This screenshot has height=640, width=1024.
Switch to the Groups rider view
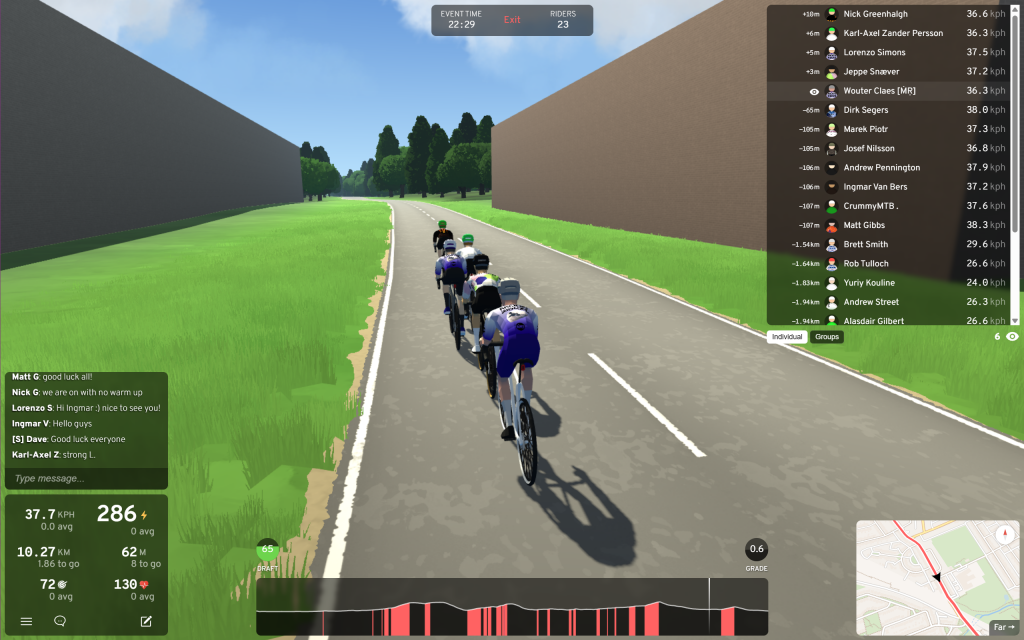[827, 337]
